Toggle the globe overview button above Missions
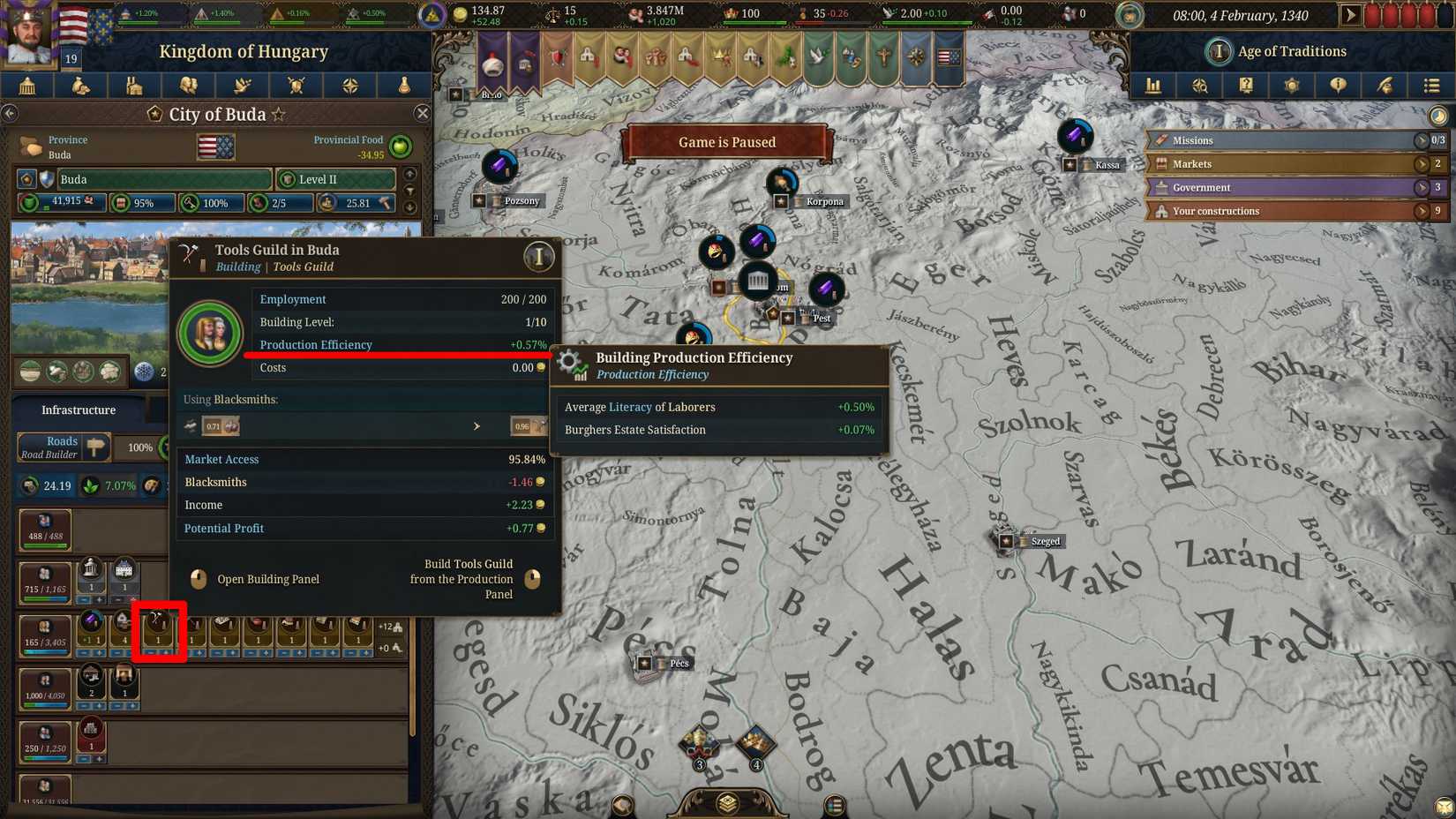The width and height of the screenshot is (1456, 819). (x=1437, y=115)
